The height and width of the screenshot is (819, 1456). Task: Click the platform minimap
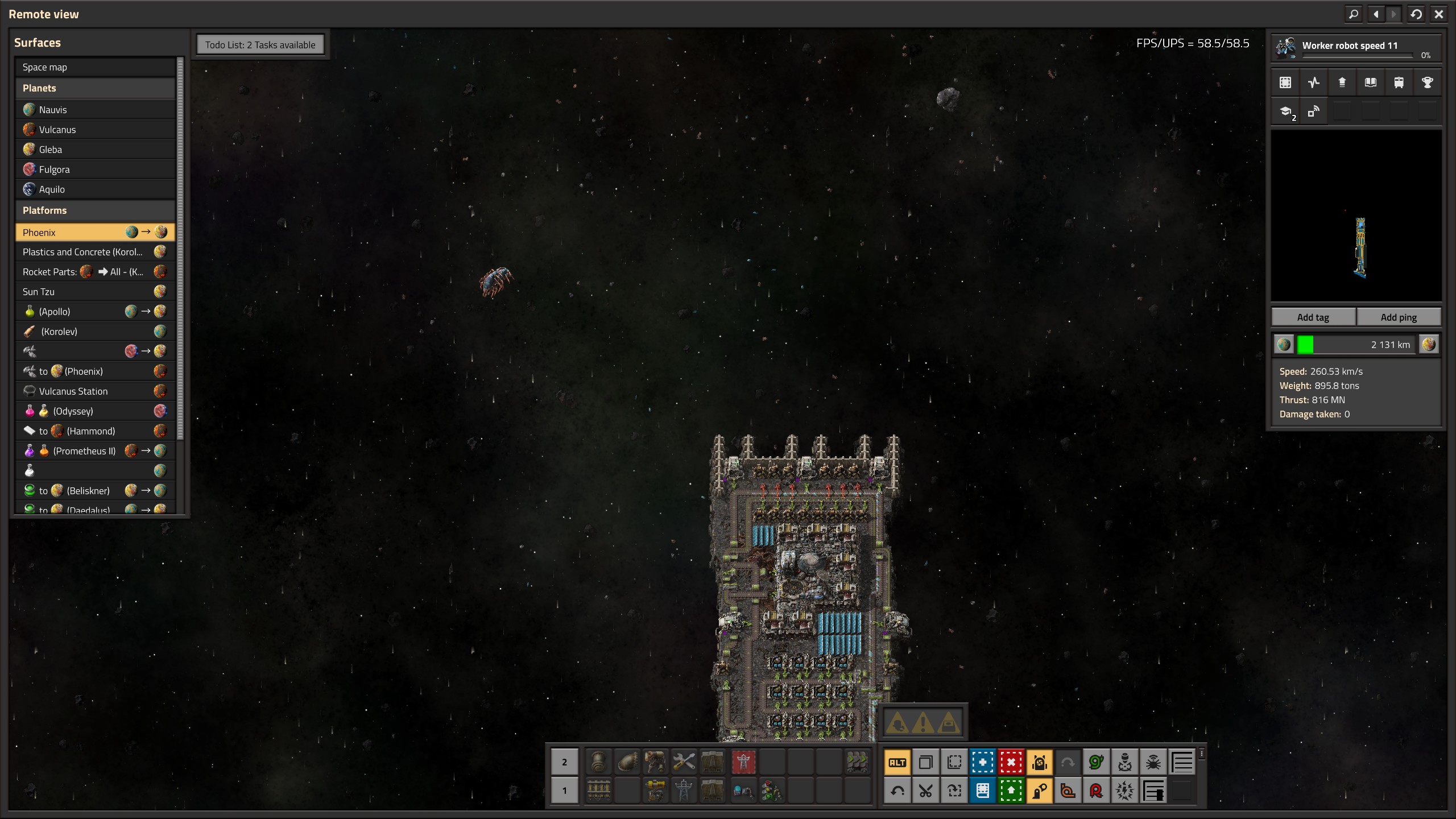1356,216
